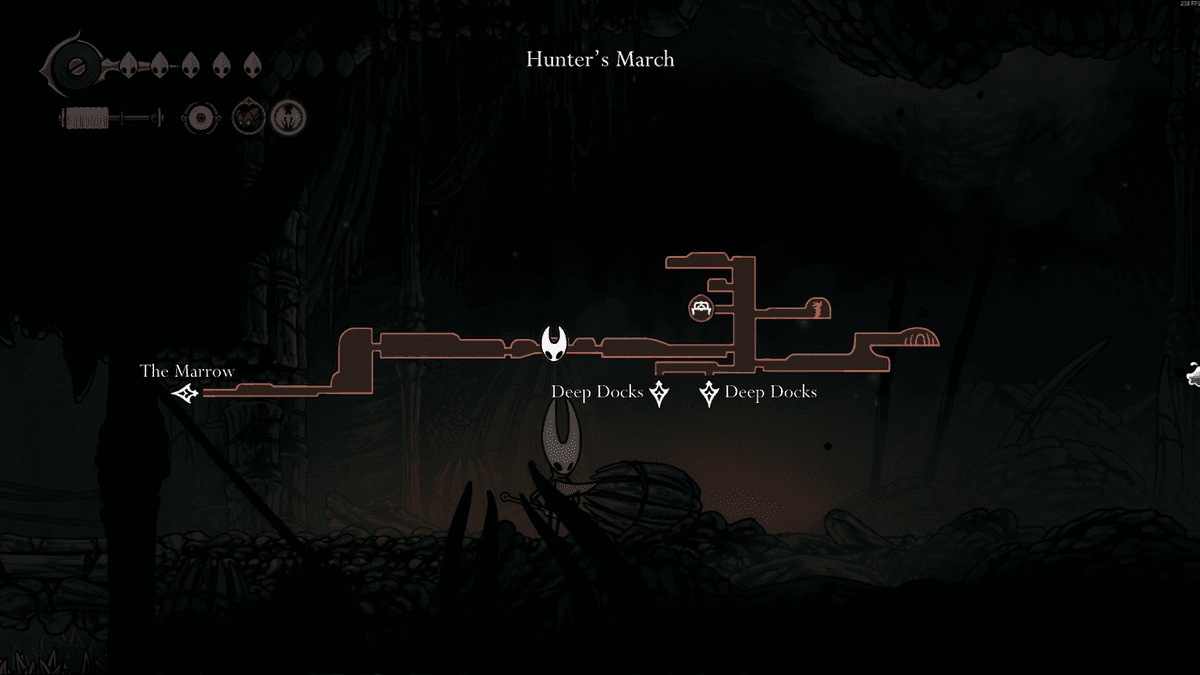Select the bench marker on the map
The image size is (1200, 675).
[701, 307]
